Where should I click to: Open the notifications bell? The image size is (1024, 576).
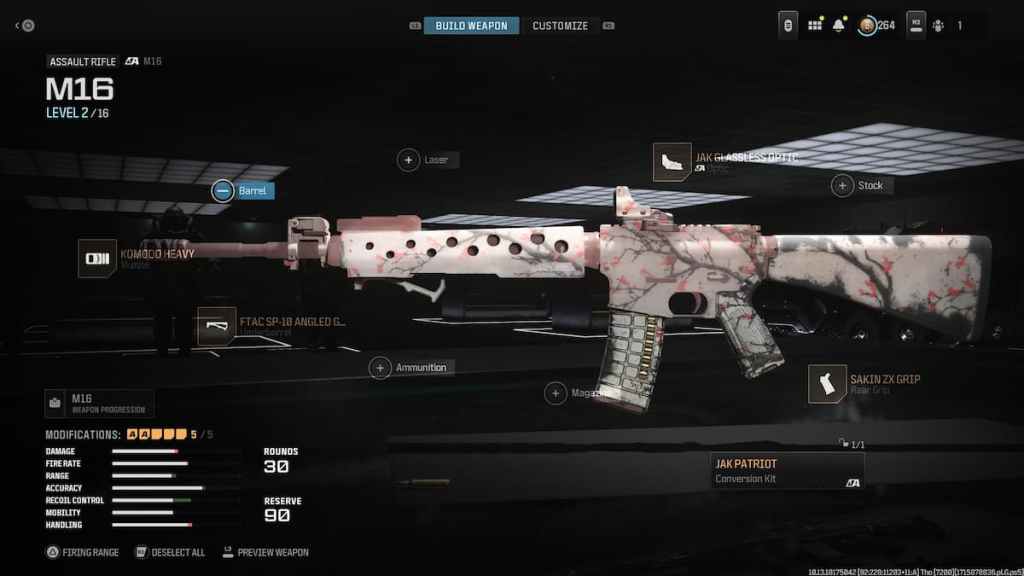[x=838, y=25]
